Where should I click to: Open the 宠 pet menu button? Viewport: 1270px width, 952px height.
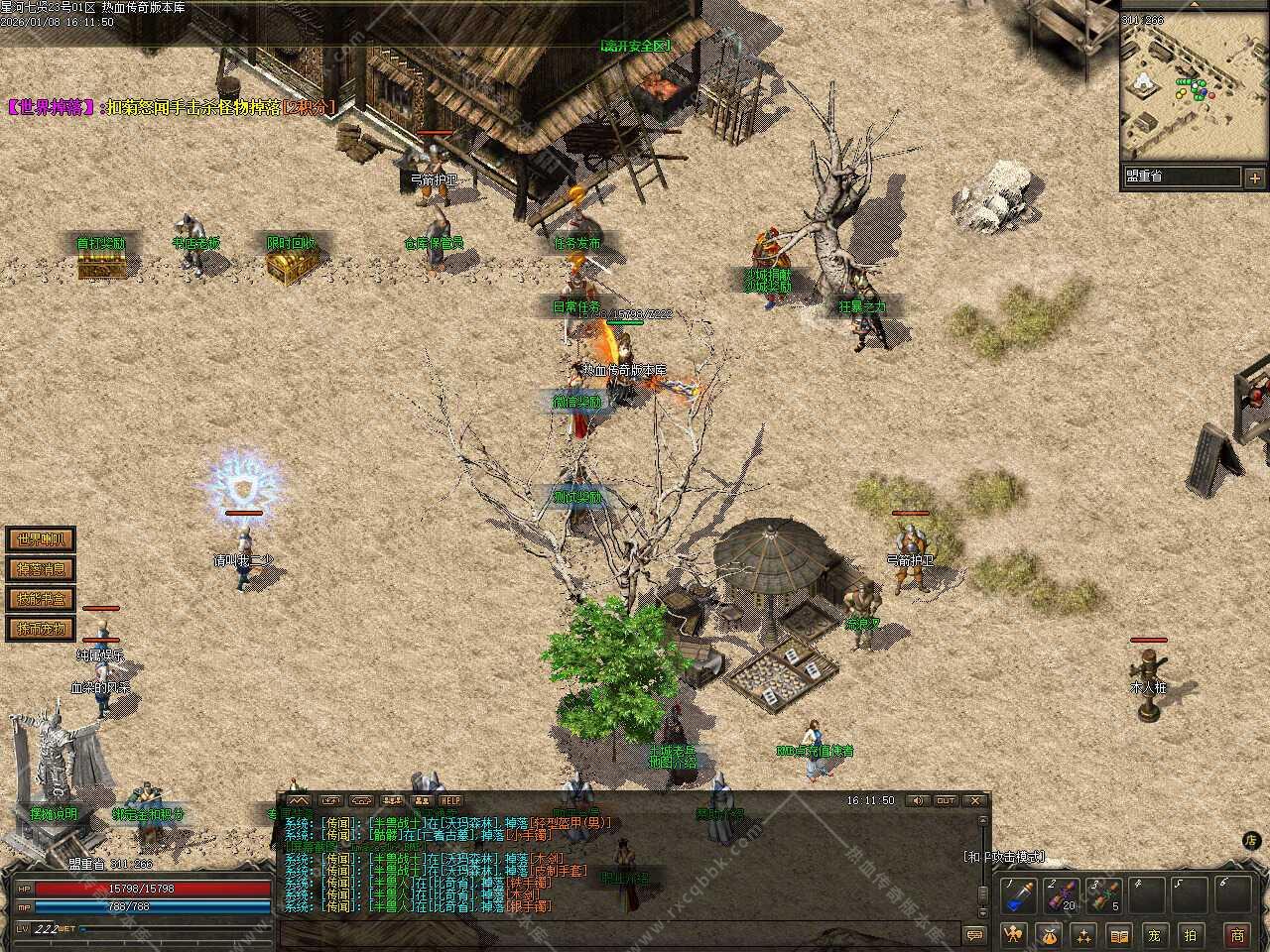1154,934
